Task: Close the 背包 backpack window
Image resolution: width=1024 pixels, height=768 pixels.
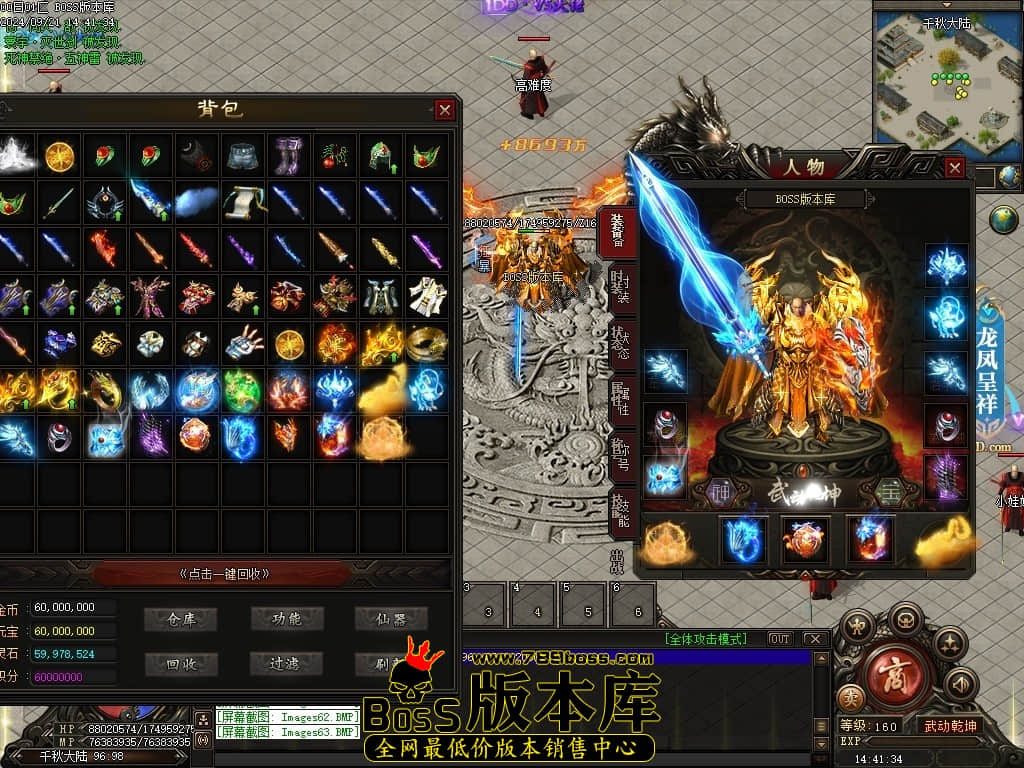Action: click(x=445, y=110)
